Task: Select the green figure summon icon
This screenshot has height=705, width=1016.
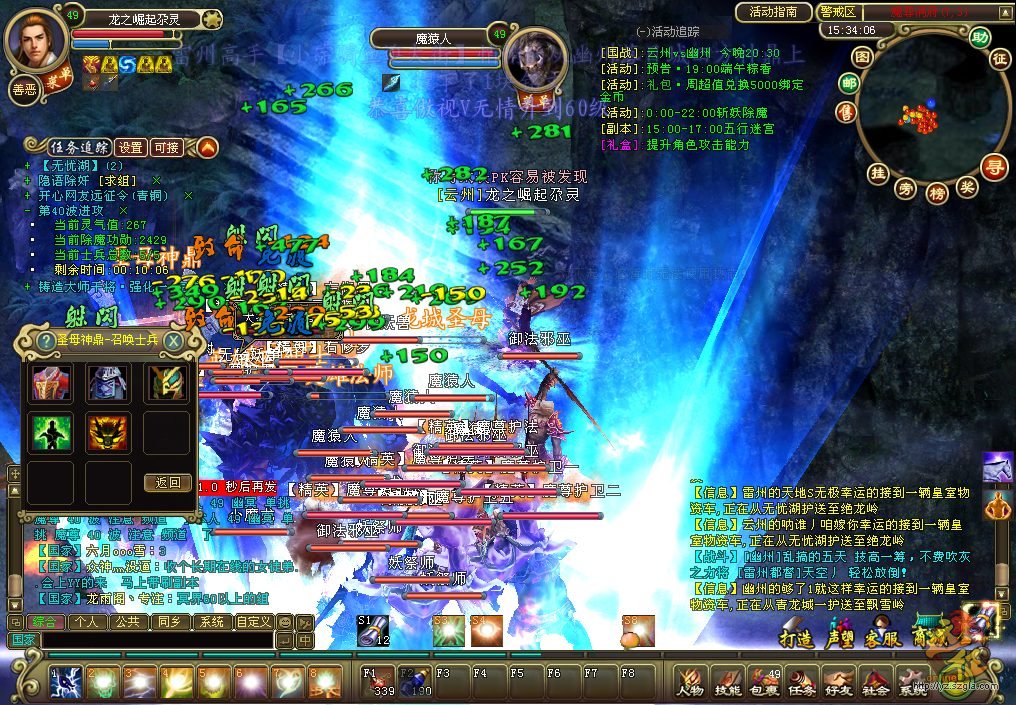Action: [47, 433]
